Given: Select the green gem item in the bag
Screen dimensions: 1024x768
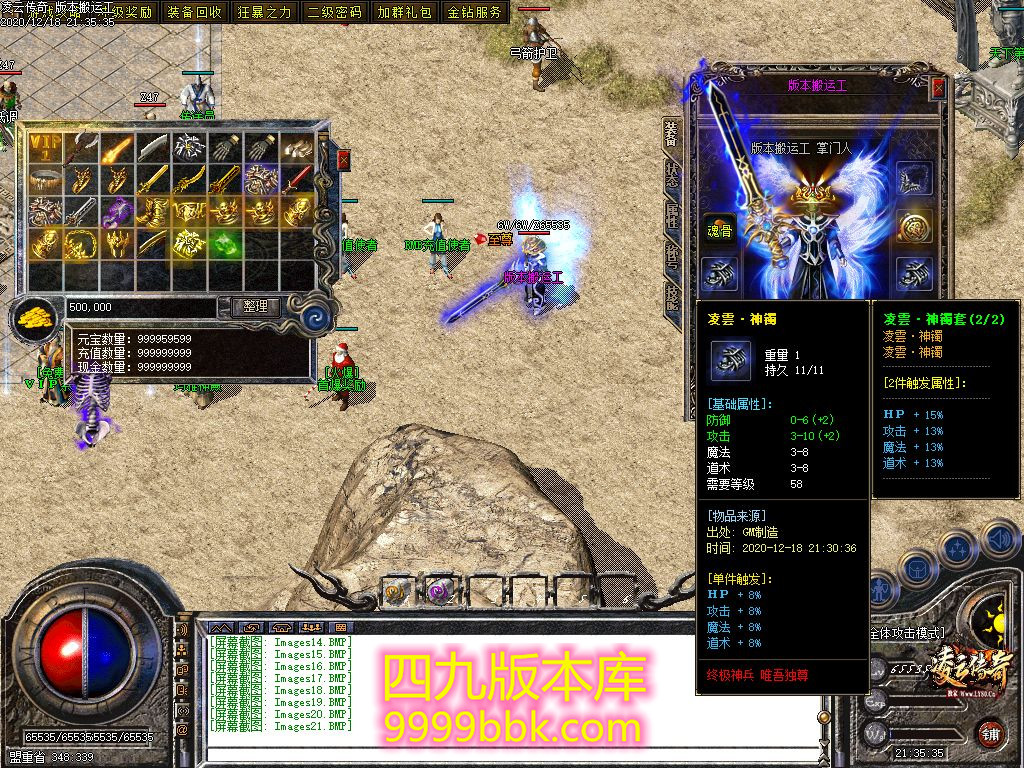Looking at the screenshot, I should 226,243.
